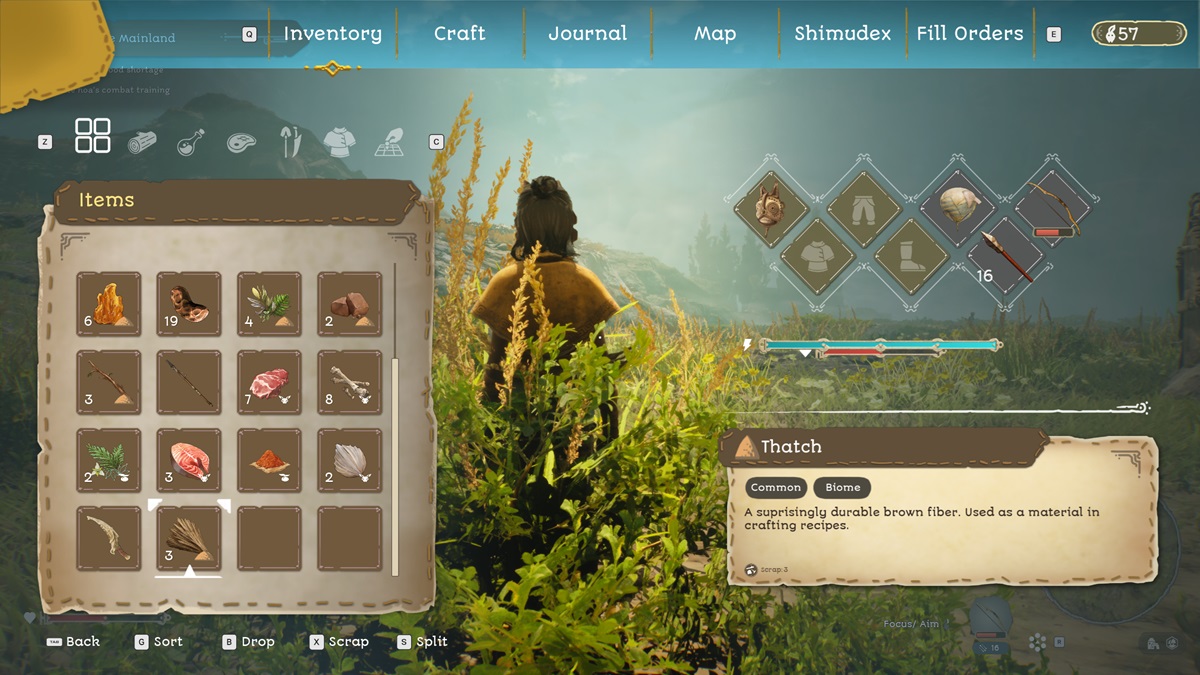This screenshot has width=1200, height=675.
Task: Go to the Shimudex tab
Action: (842, 33)
